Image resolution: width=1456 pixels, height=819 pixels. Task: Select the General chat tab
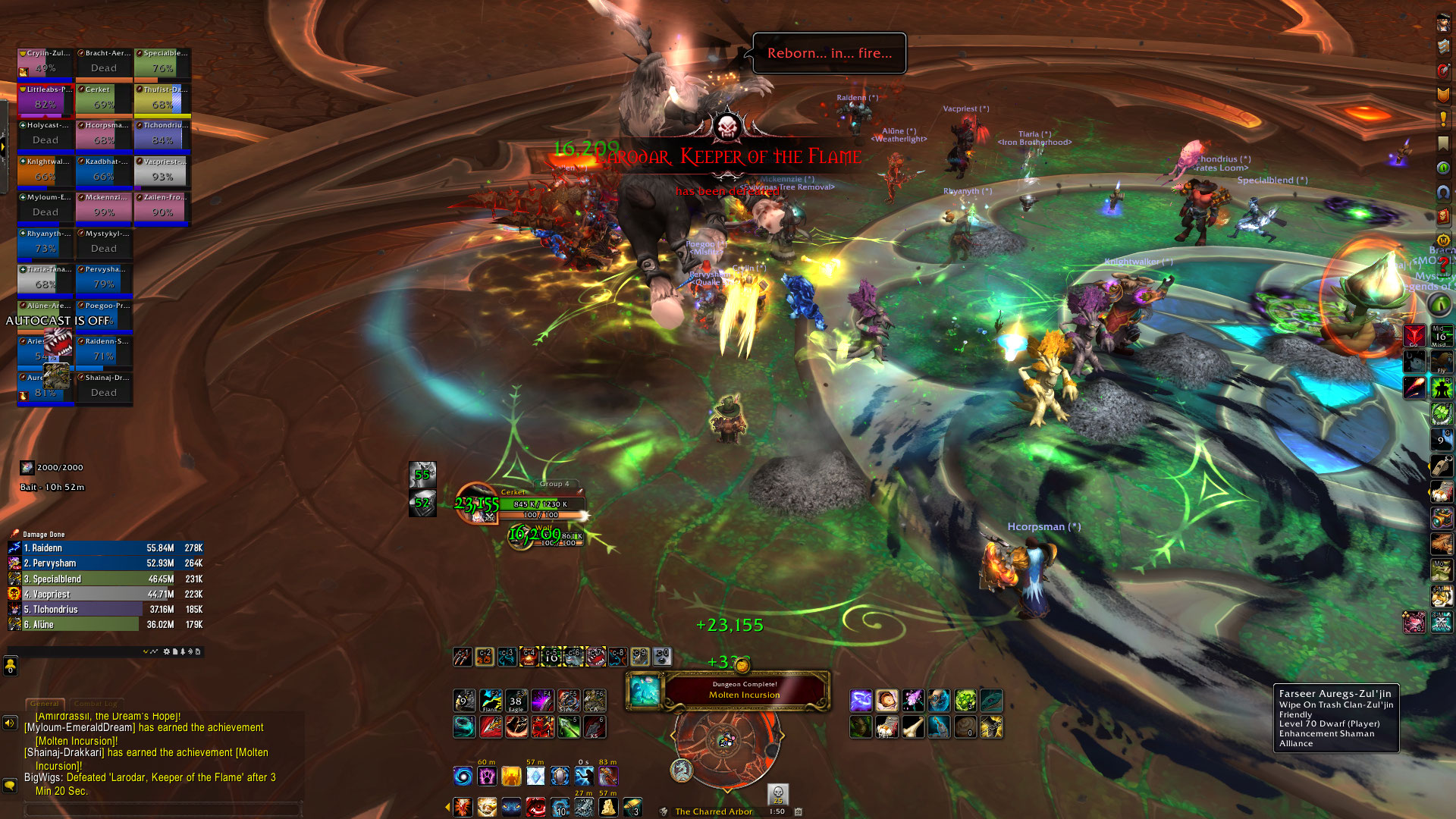click(45, 704)
